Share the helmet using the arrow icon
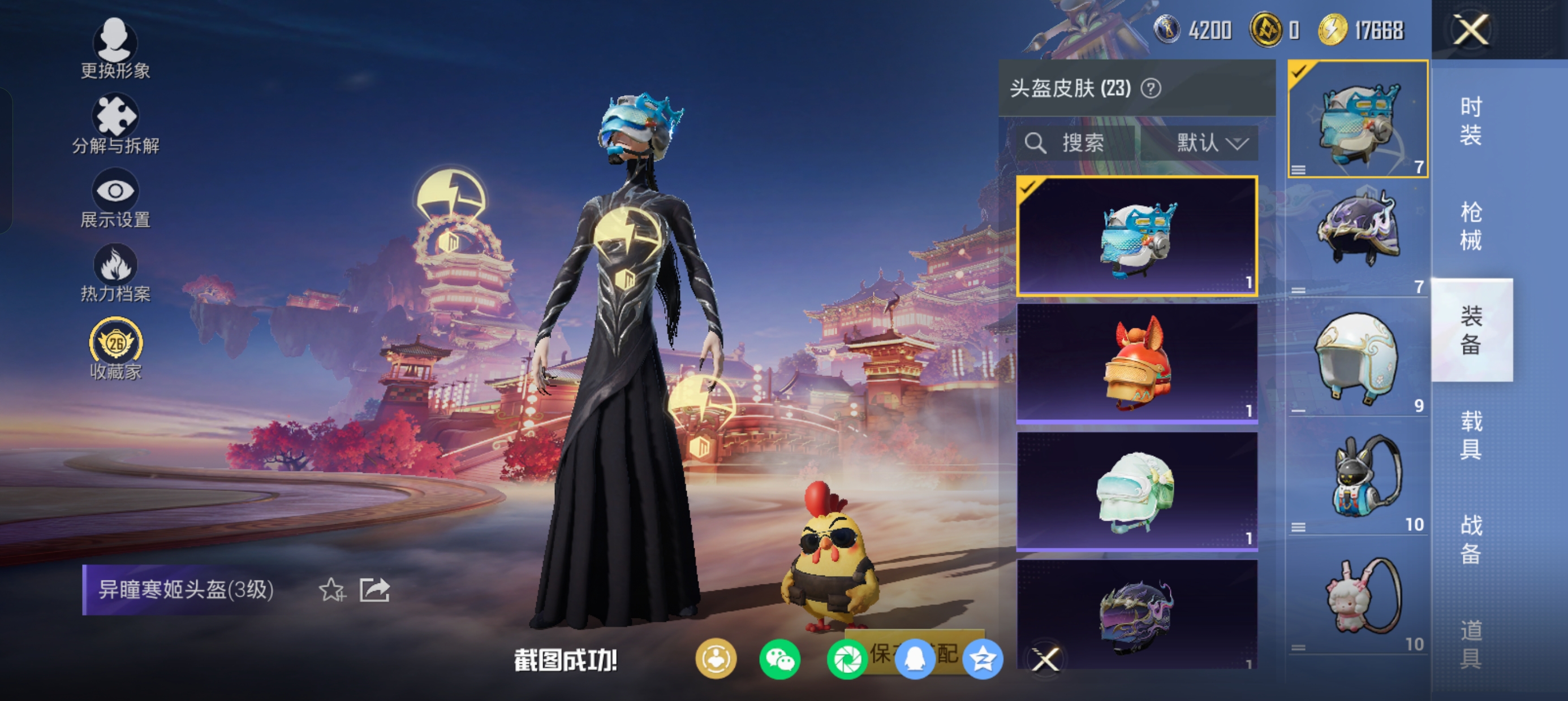The height and width of the screenshot is (701, 1568). (x=374, y=590)
